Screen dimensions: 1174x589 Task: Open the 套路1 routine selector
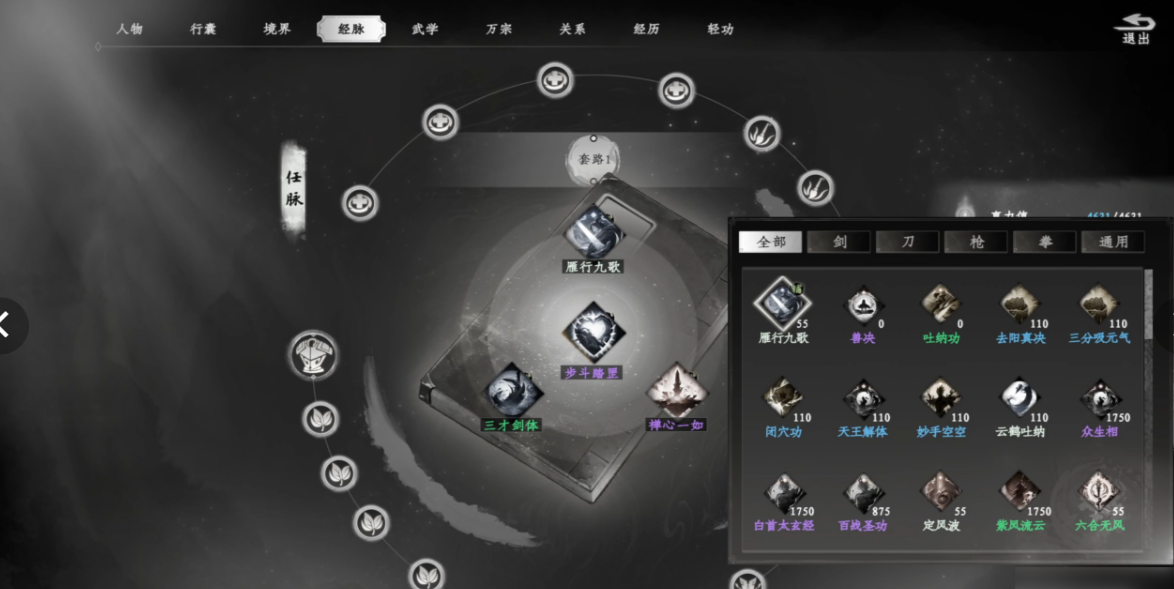(594, 159)
